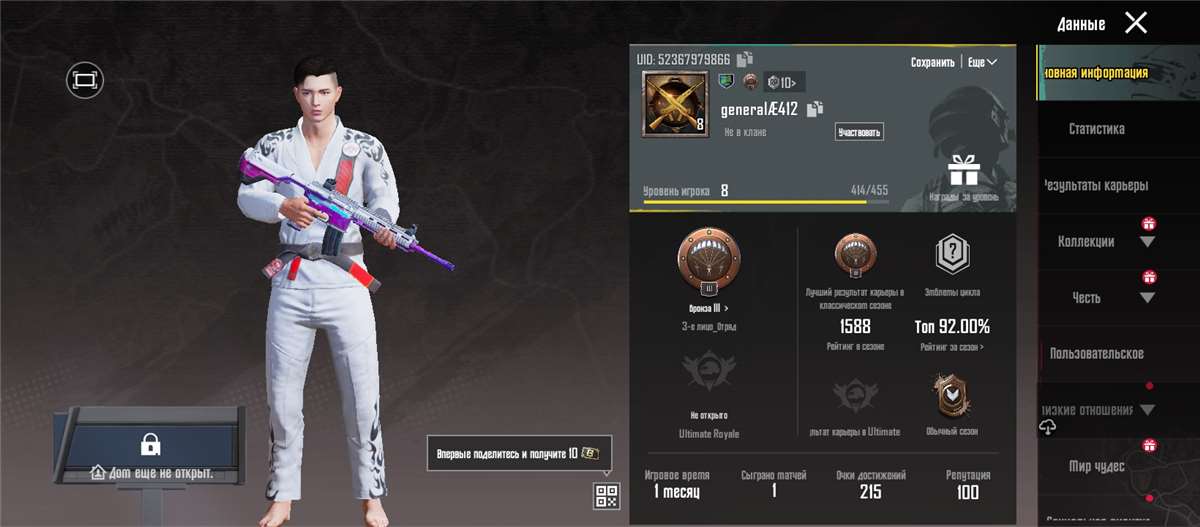Copy the UID number
The image size is (1200, 527).
[745, 59]
